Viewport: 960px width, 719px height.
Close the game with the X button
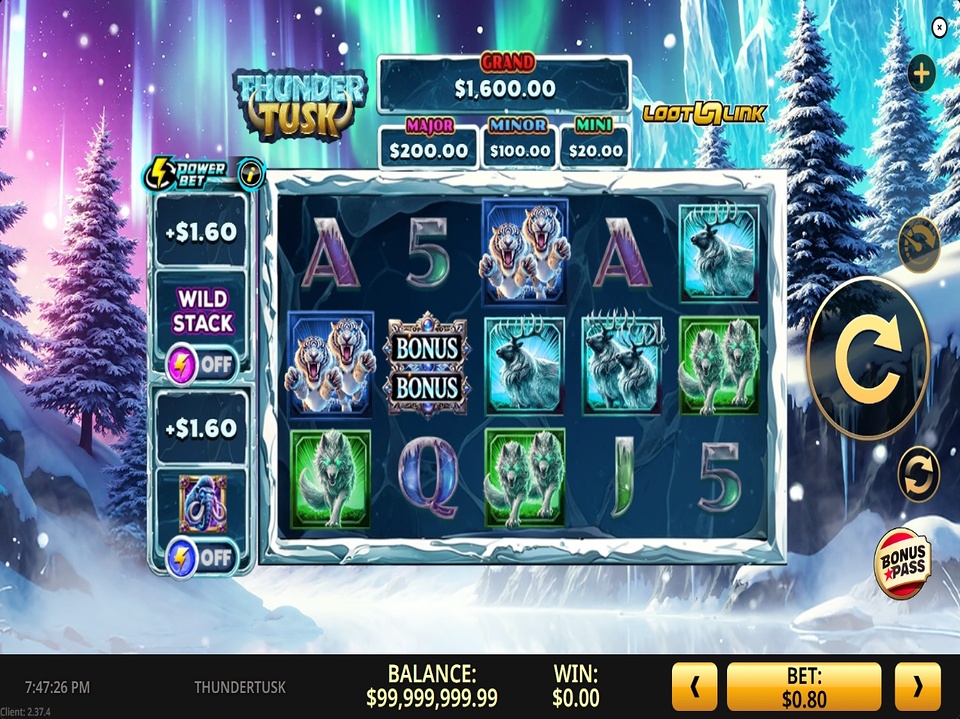939,28
